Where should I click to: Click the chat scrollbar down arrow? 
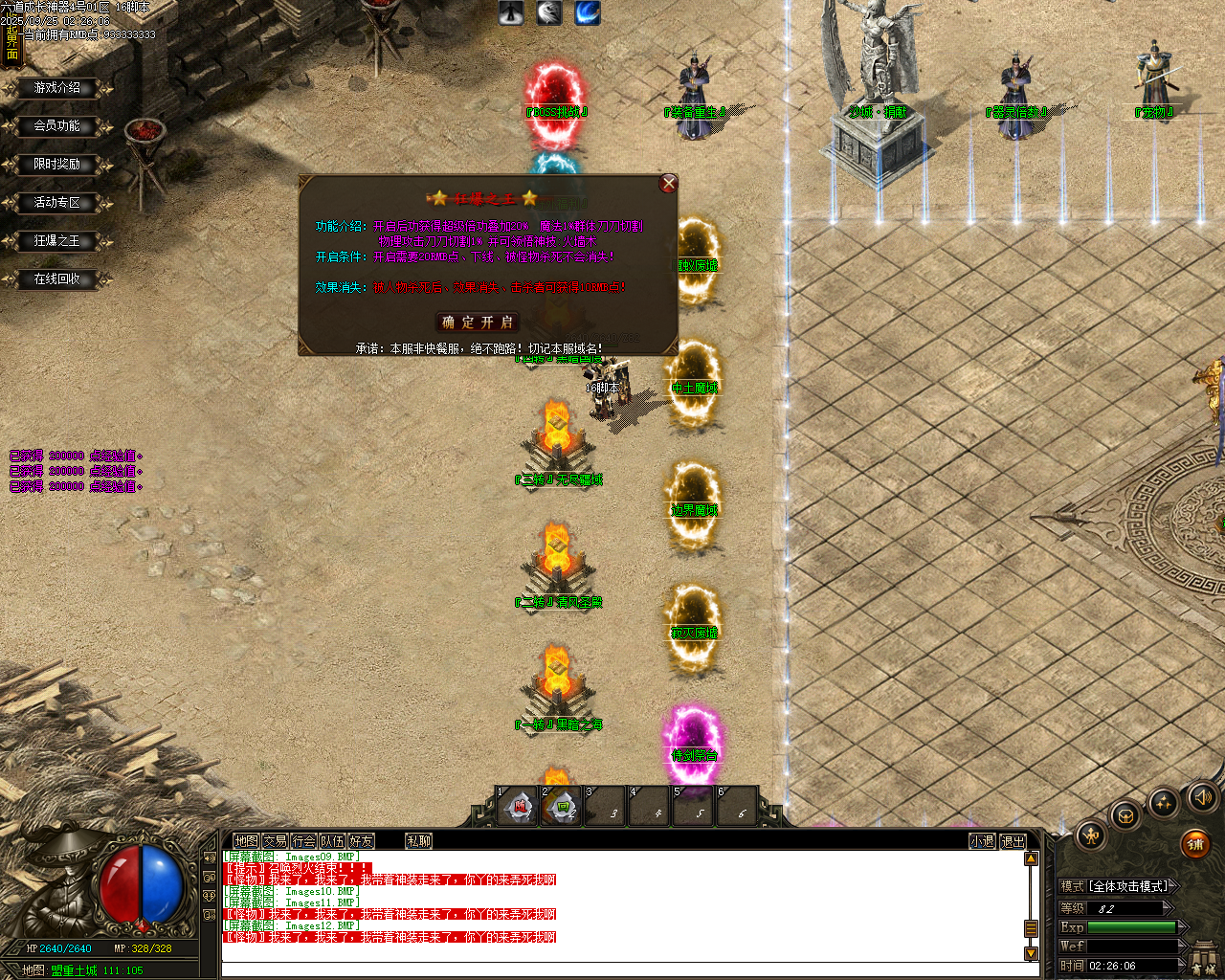(x=1032, y=954)
